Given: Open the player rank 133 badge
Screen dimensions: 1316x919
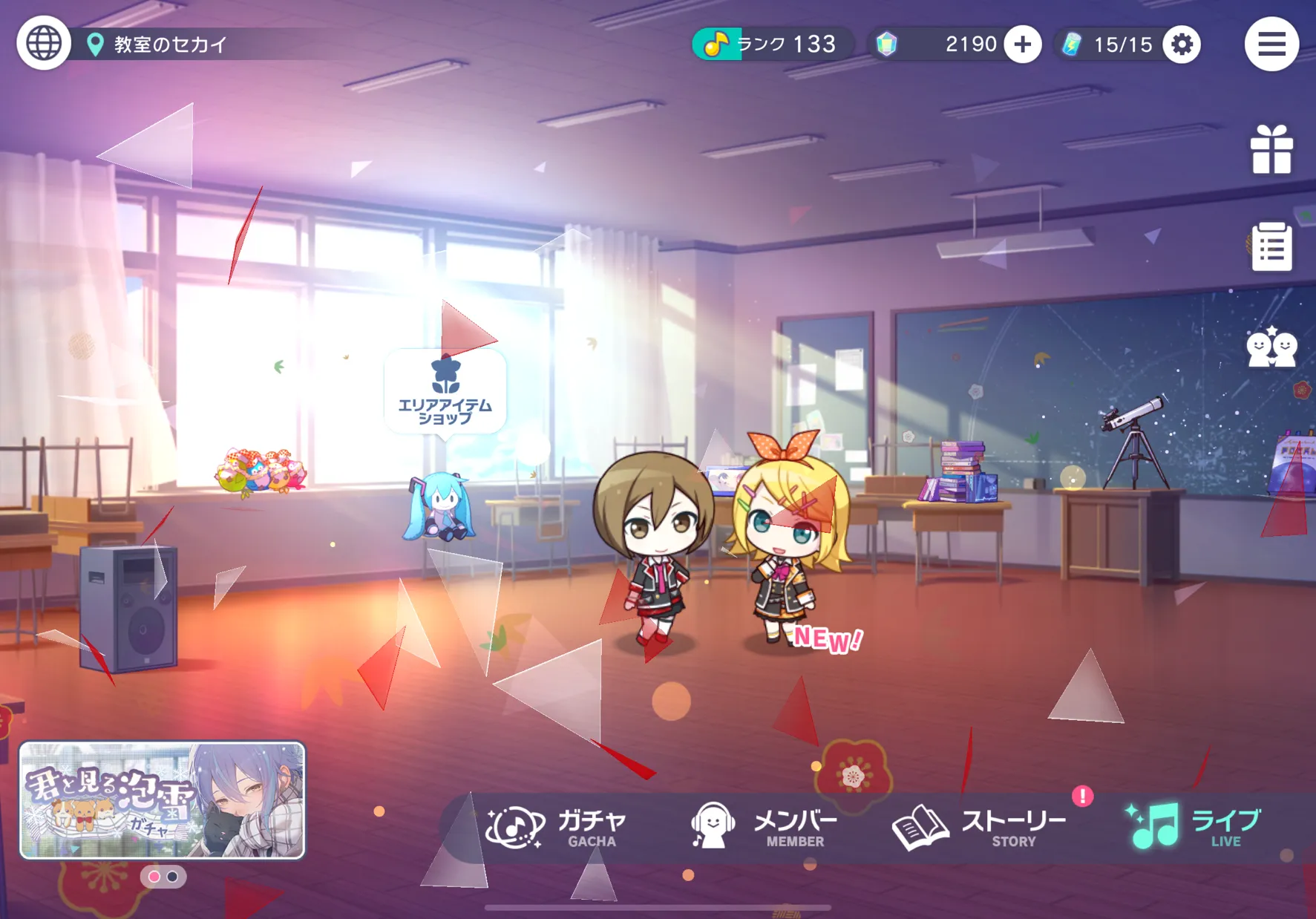Looking at the screenshot, I should point(772,45).
